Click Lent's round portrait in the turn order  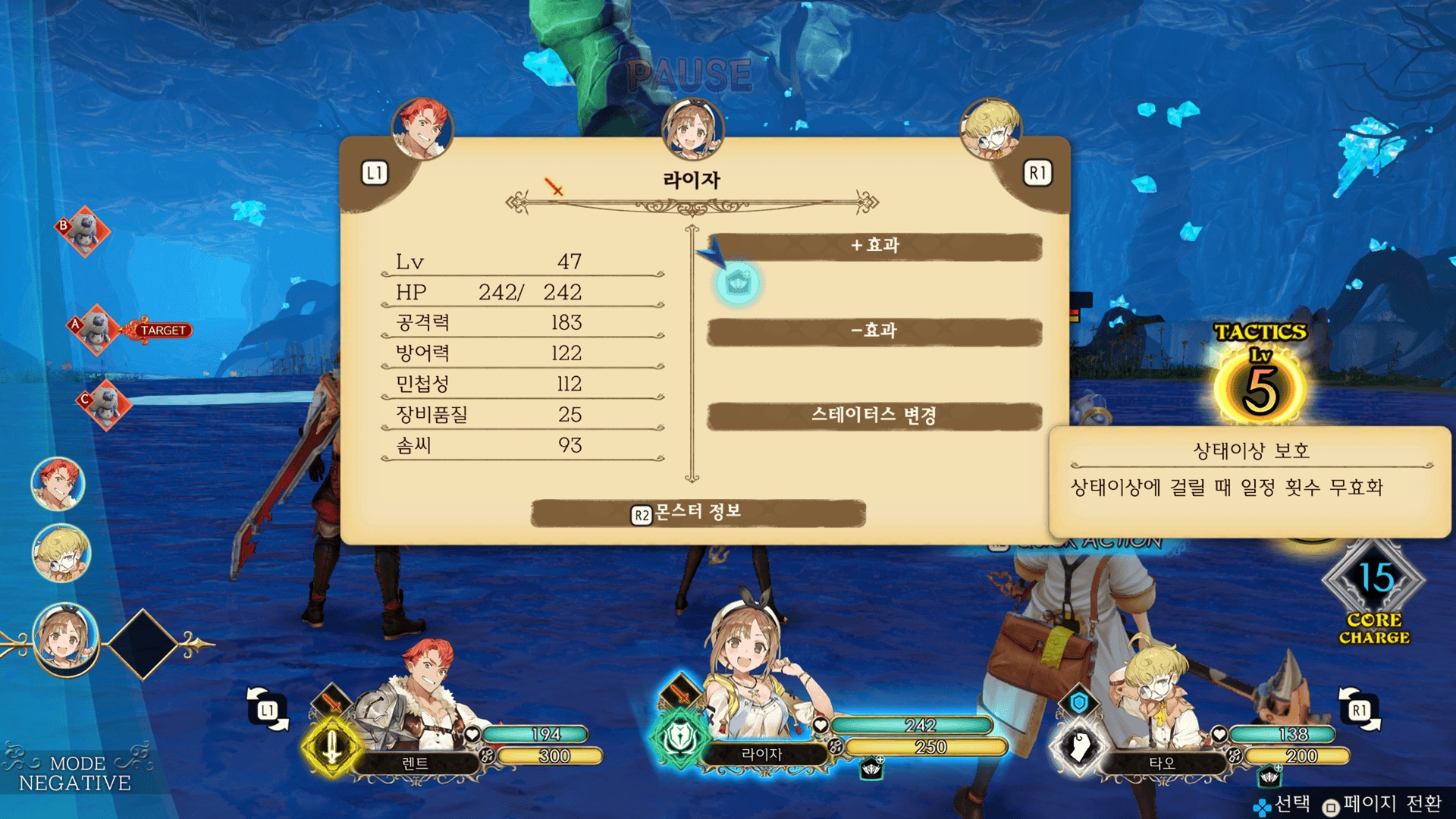click(58, 485)
